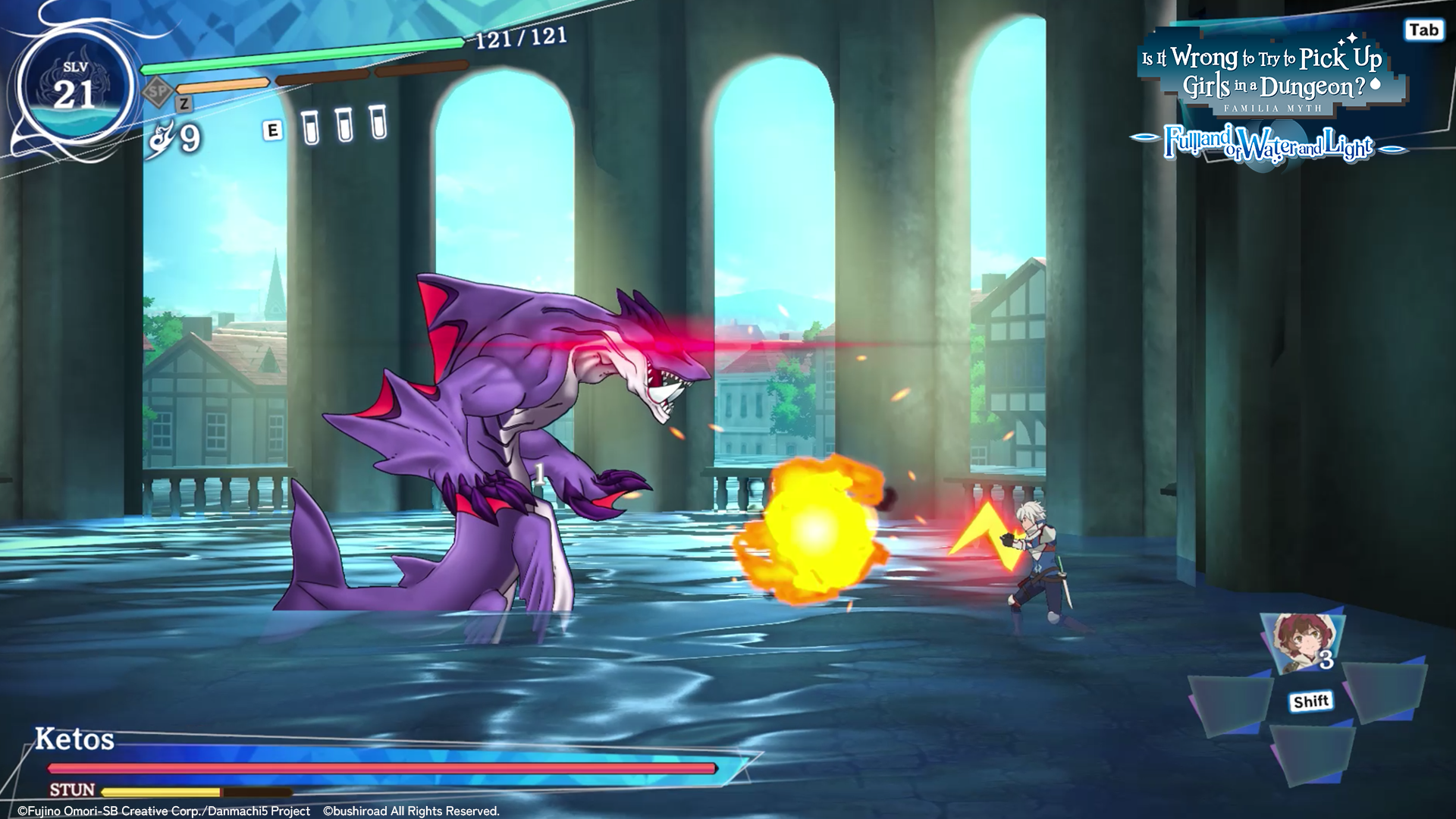Select the red-haired assist character portrait
This screenshot has height=819, width=1456.
tap(1301, 643)
